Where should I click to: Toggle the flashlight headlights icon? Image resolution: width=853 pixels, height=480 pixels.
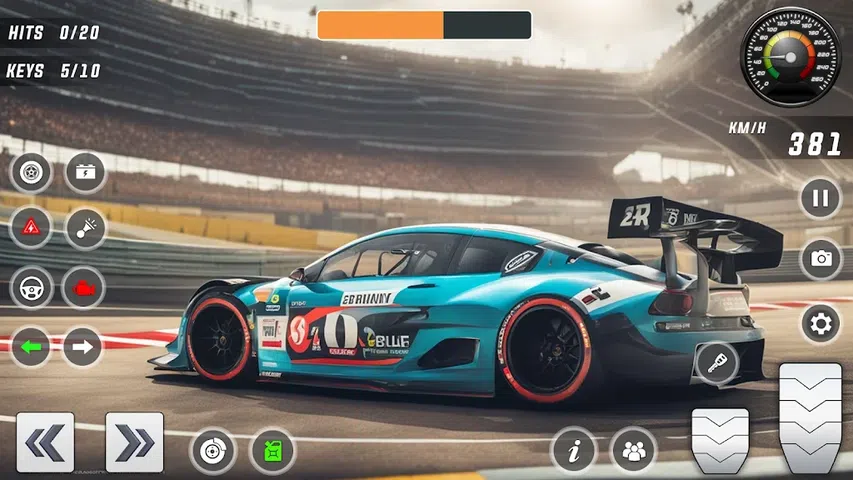[85, 229]
